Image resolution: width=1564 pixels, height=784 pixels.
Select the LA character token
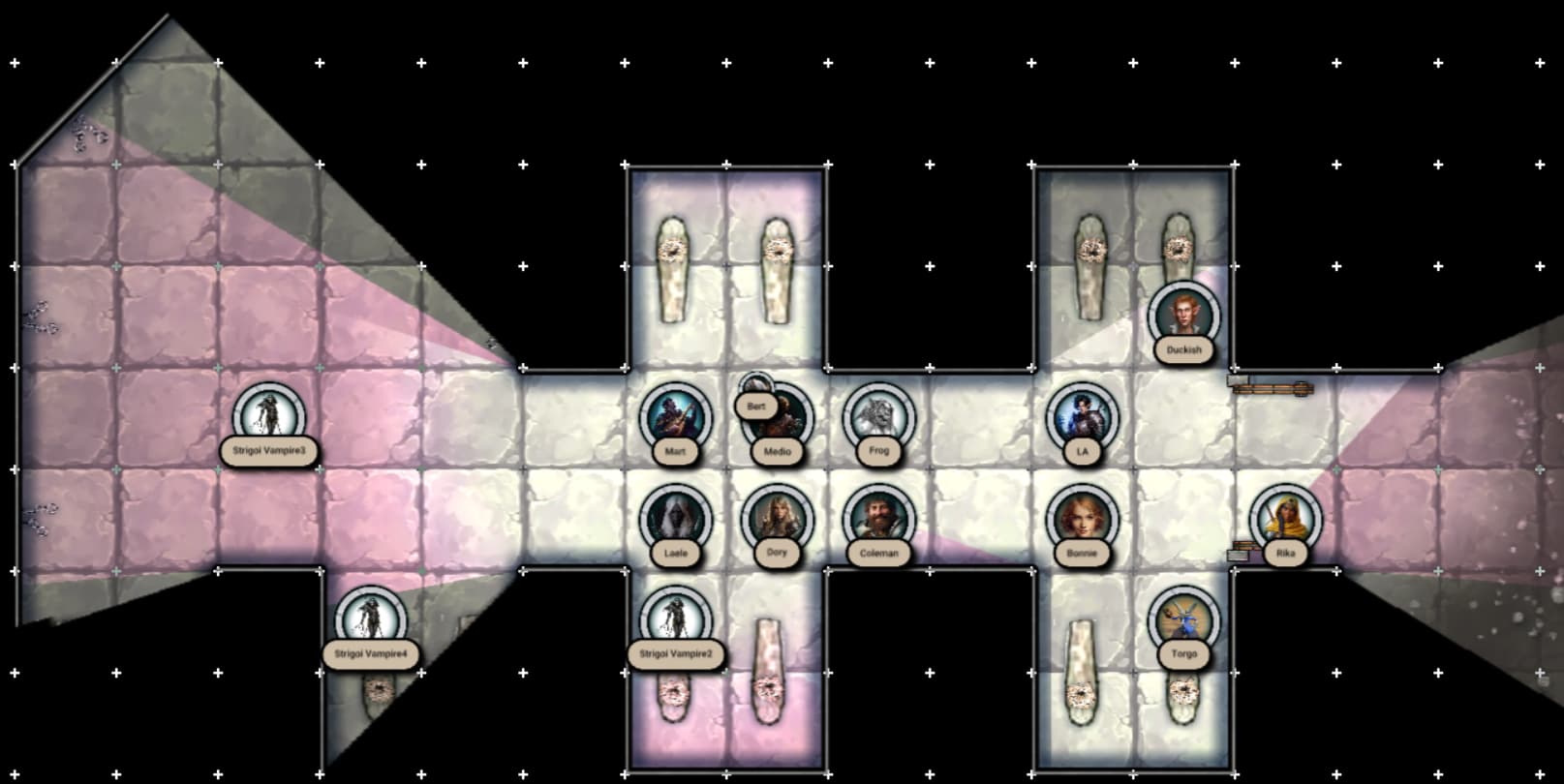point(1082,418)
